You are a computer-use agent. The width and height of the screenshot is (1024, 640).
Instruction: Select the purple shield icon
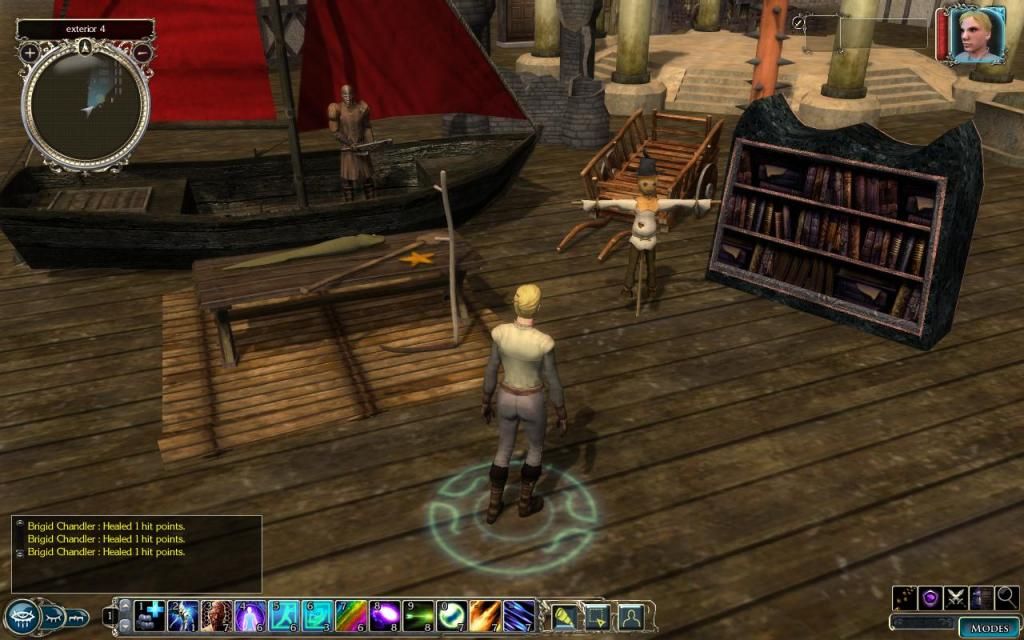[x=930, y=598]
